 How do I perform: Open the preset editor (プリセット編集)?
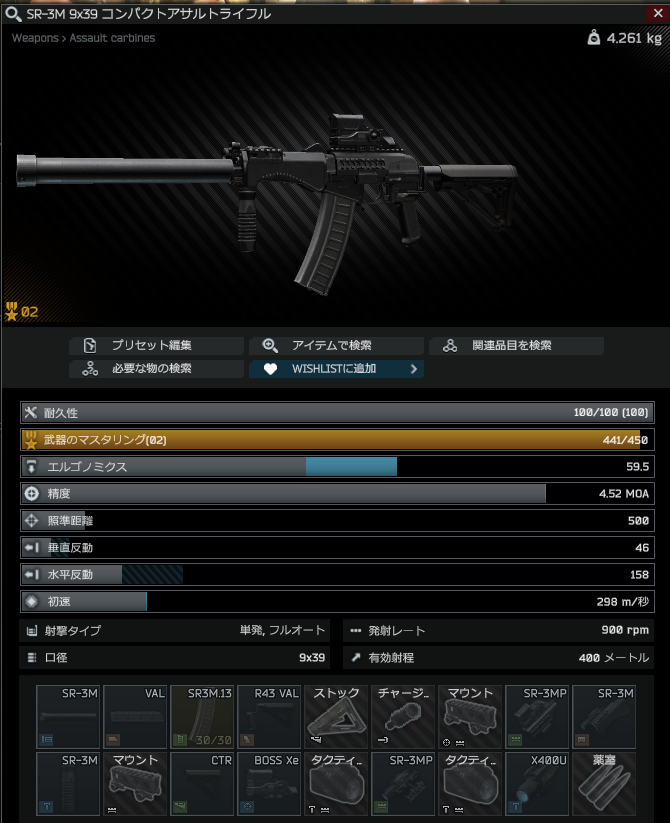156,346
